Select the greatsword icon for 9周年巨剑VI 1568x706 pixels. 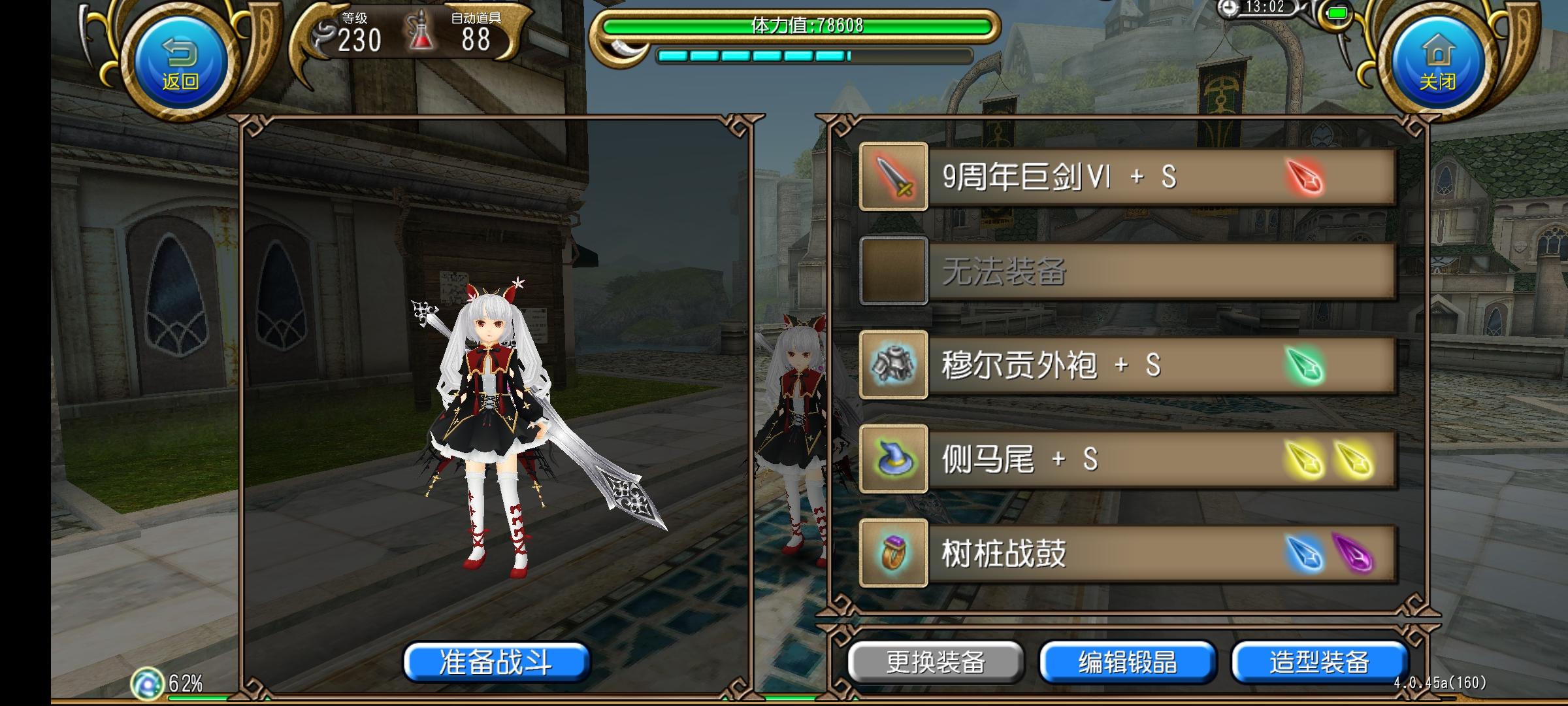coord(895,178)
